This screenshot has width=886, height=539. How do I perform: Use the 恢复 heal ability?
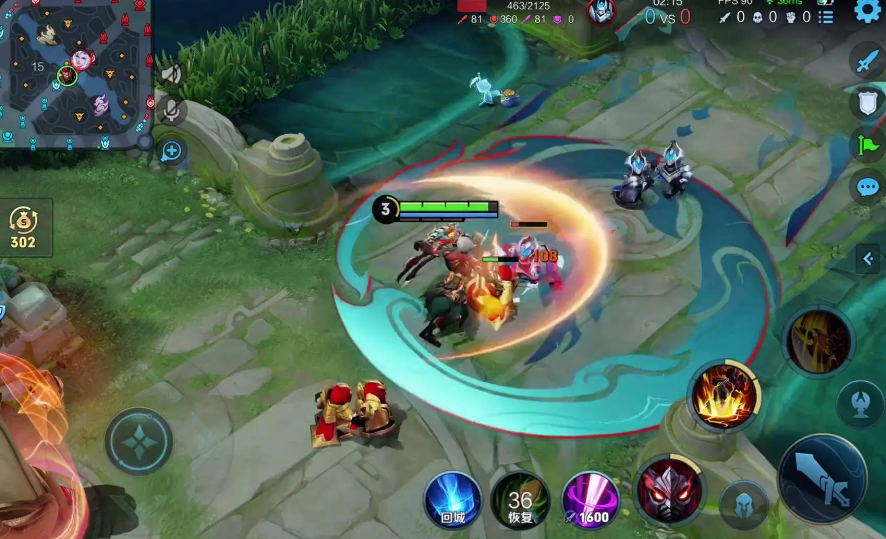(520, 499)
